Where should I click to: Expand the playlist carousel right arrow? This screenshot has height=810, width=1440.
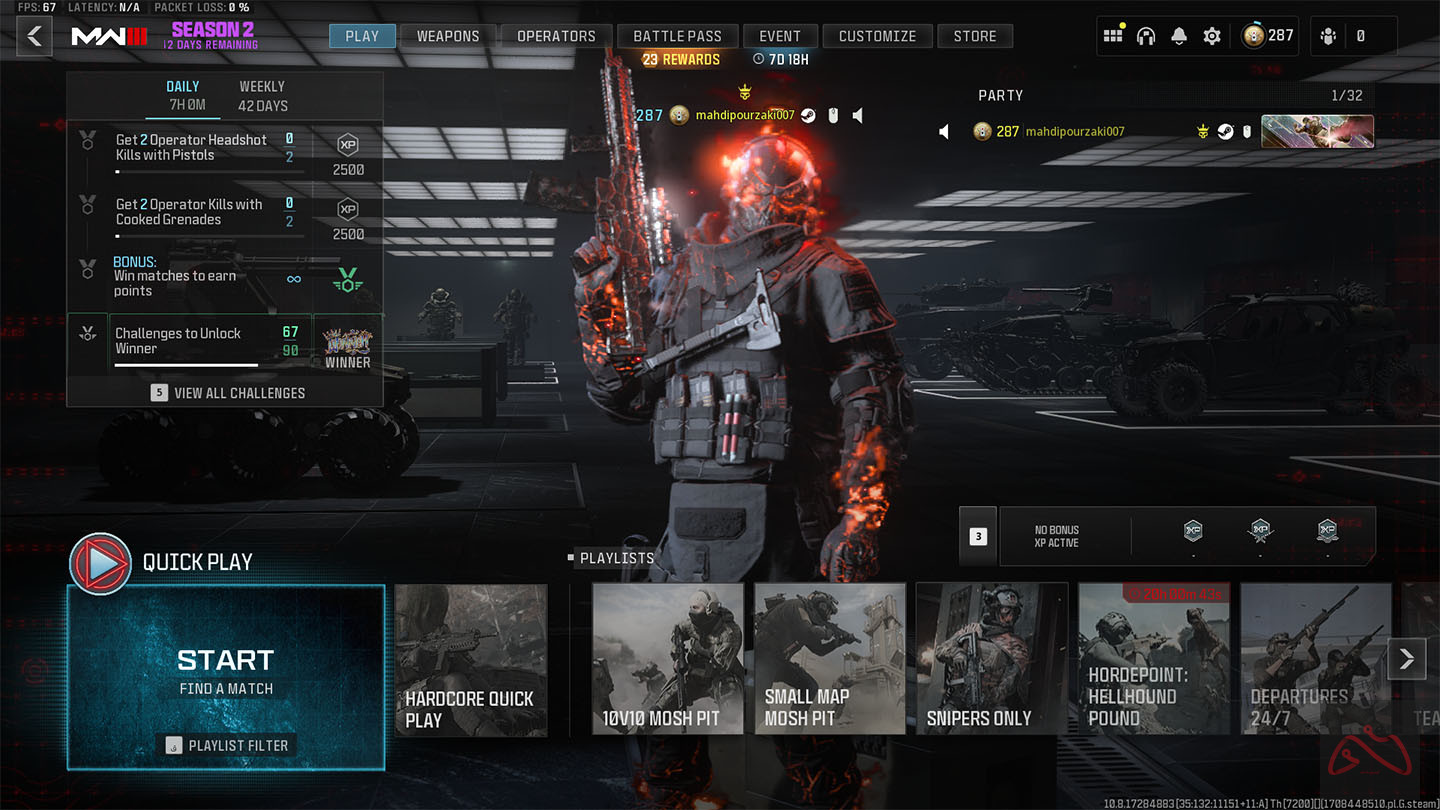pyautogui.click(x=1407, y=659)
